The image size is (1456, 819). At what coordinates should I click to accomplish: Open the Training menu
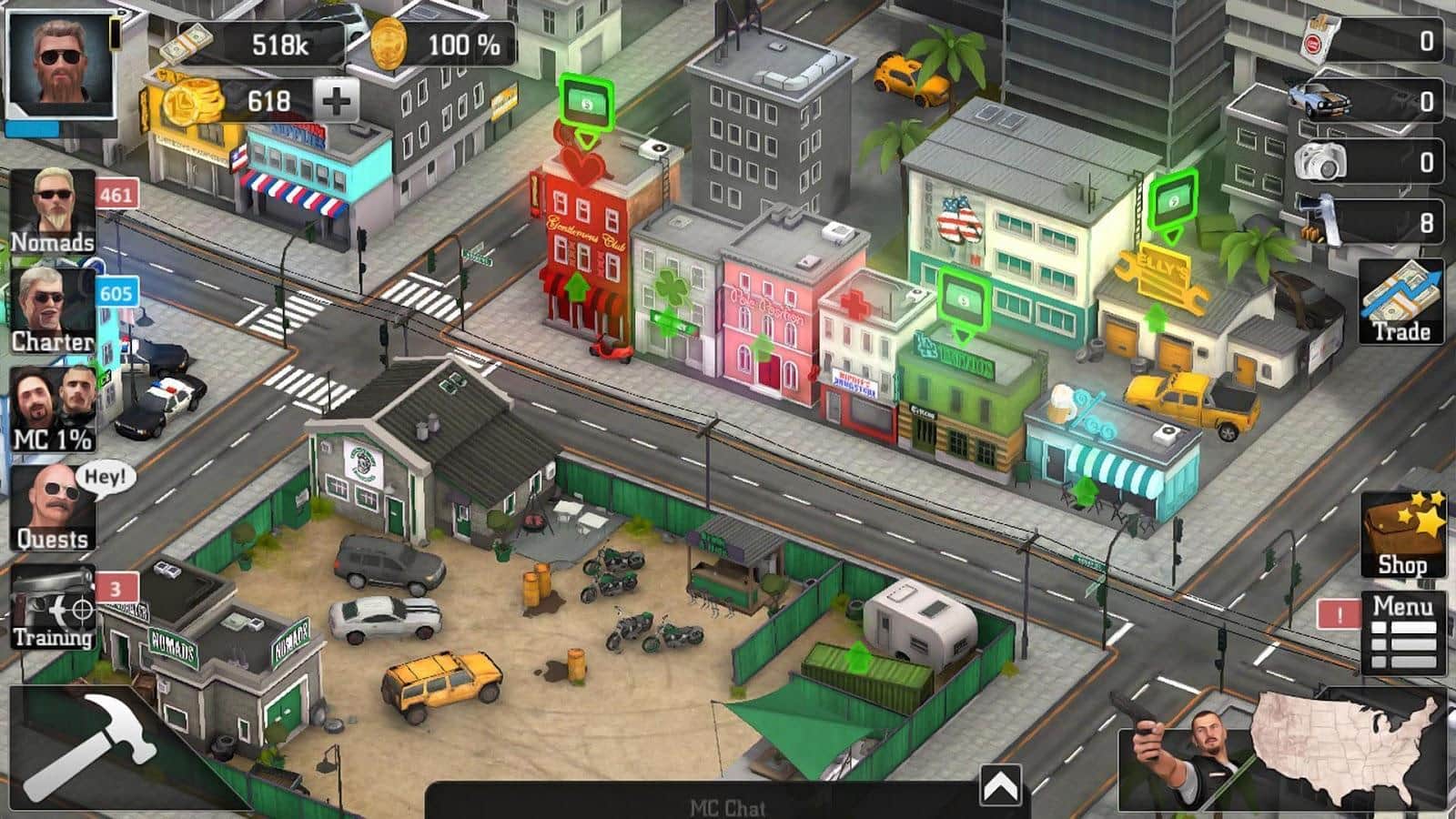(x=53, y=607)
